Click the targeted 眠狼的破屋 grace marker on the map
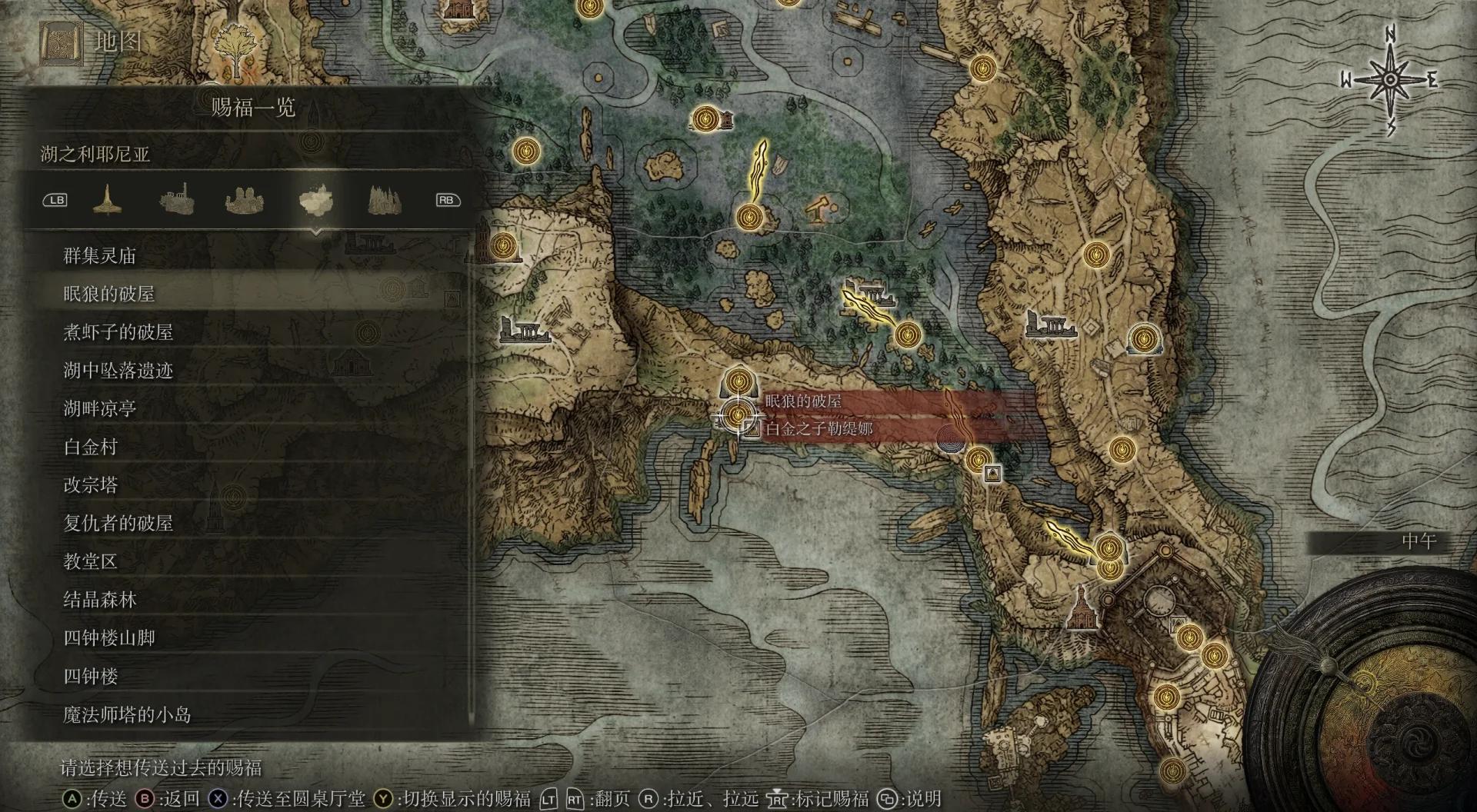The height and width of the screenshot is (812, 1477). coord(738,415)
